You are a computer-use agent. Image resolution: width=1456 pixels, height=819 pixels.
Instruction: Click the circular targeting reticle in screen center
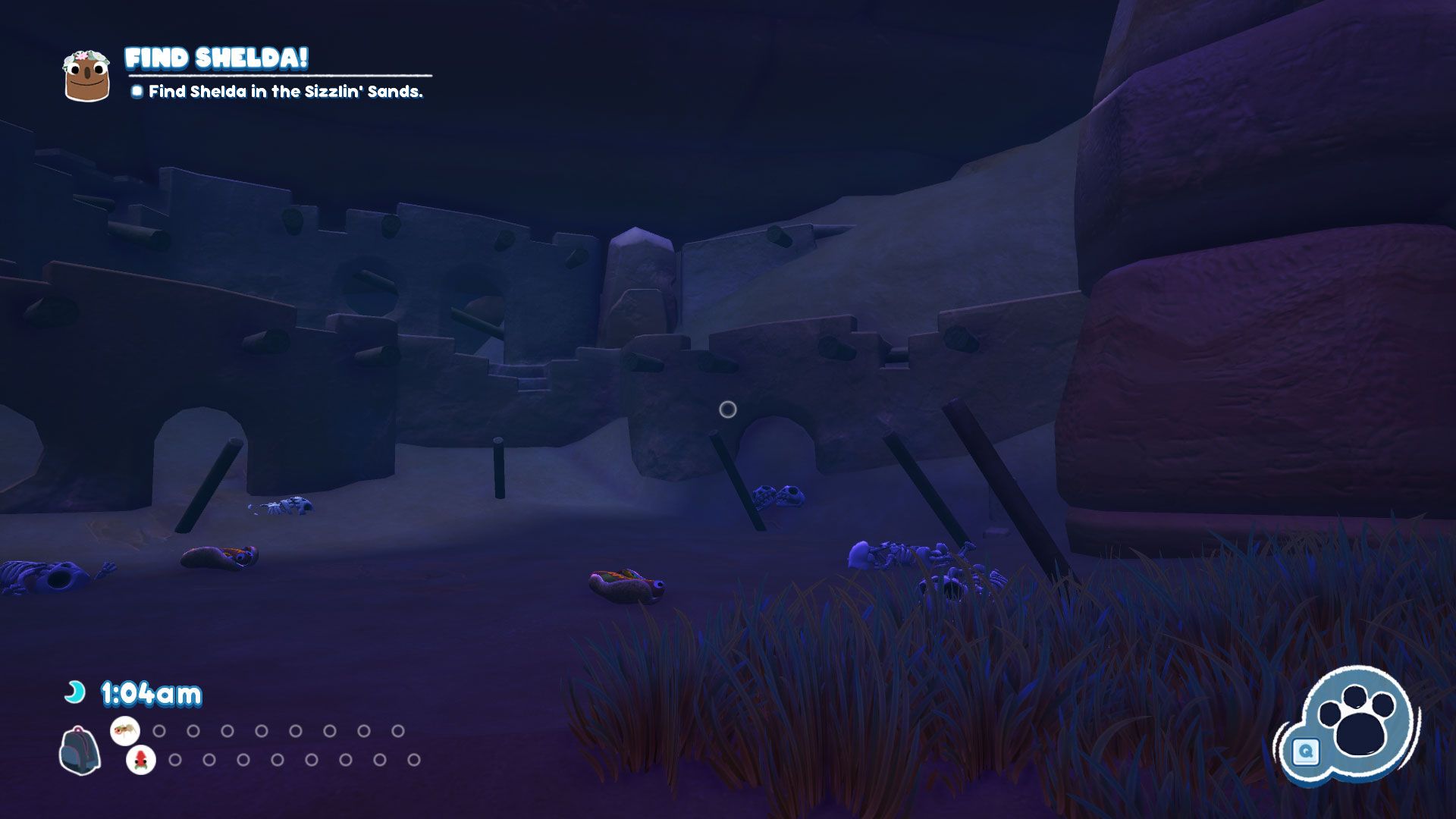(x=729, y=409)
